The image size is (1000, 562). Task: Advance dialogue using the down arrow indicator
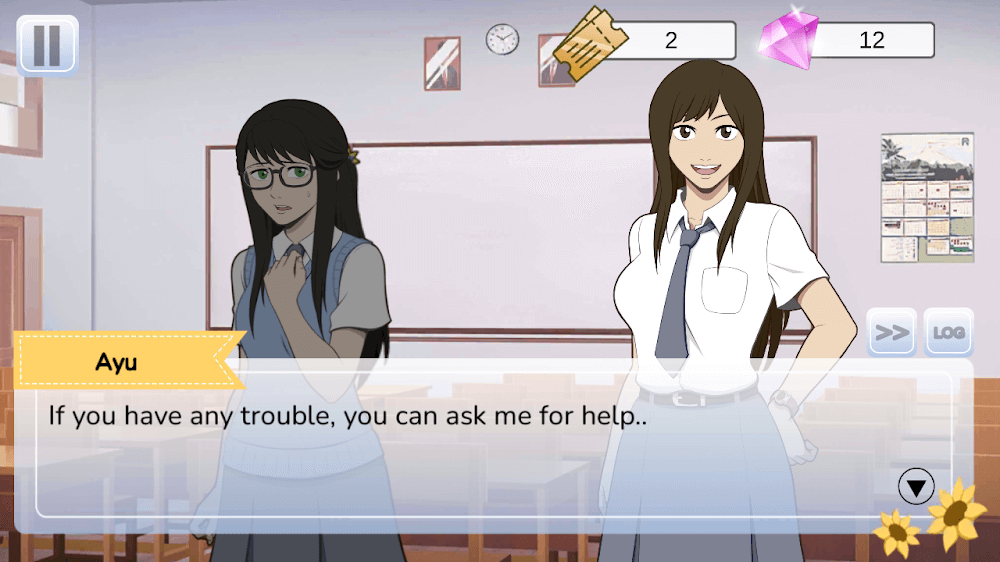point(916,487)
